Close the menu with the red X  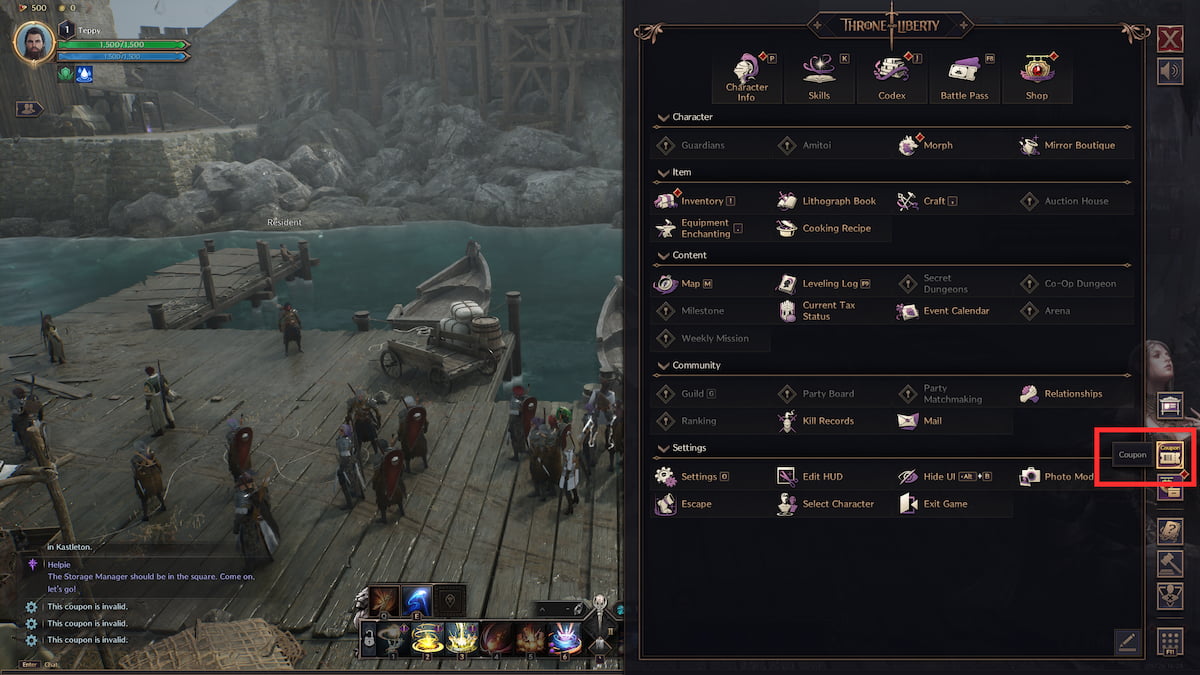coord(1169,40)
